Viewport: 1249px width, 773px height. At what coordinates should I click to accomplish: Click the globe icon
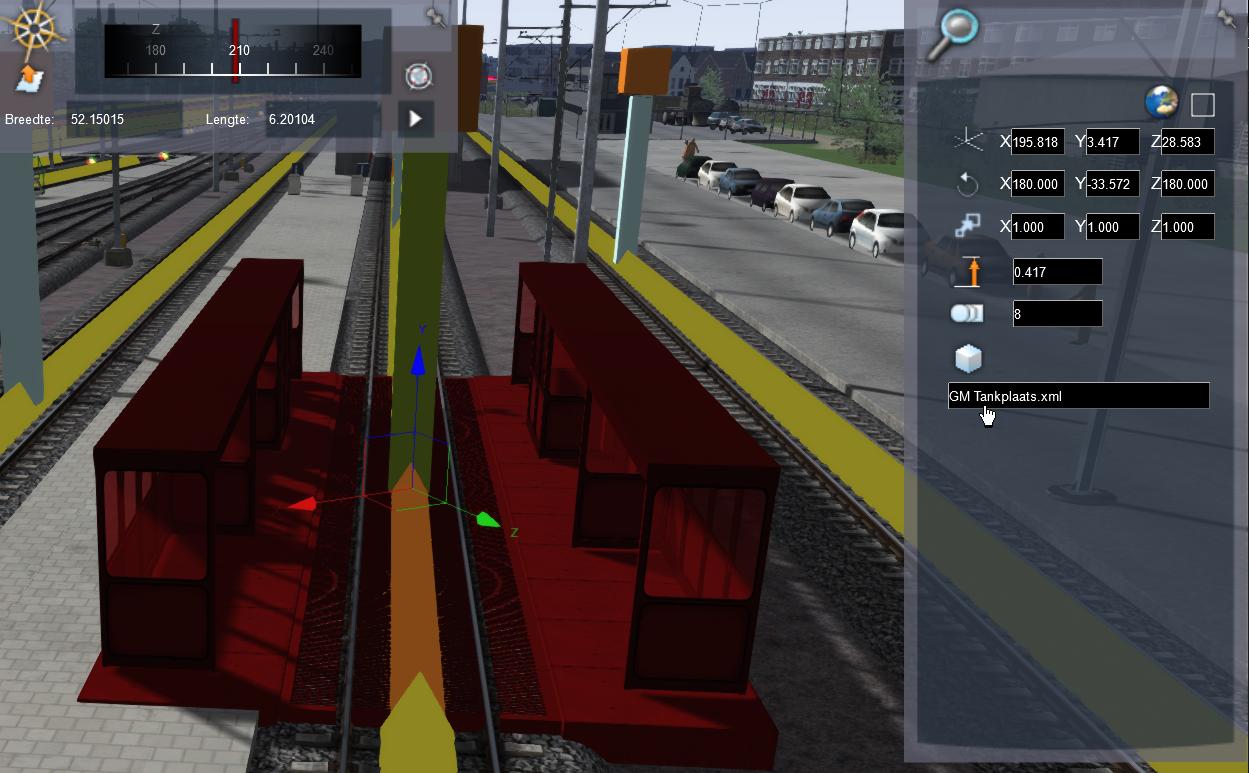1161,102
